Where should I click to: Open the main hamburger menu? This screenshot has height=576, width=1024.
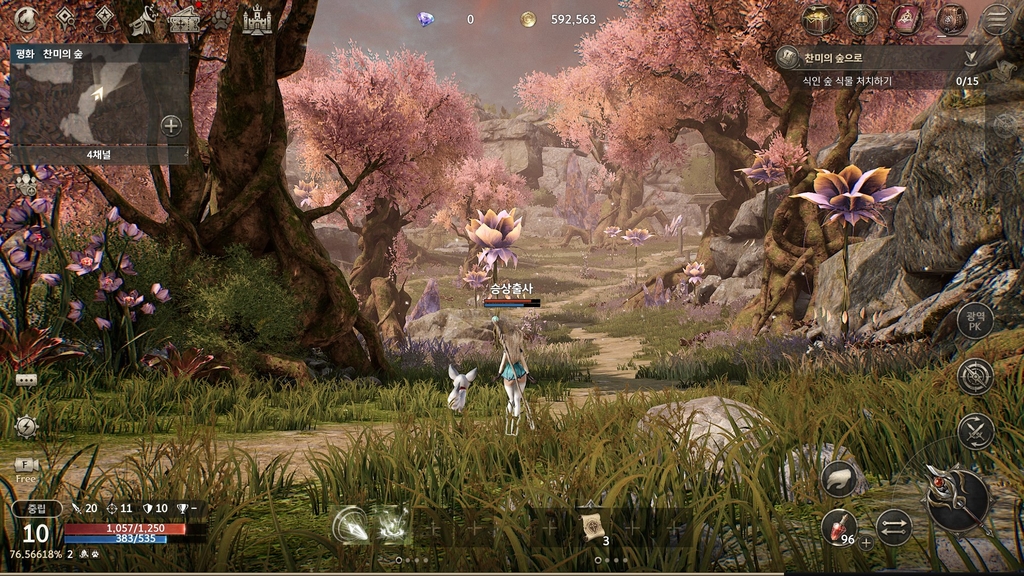click(996, 19)
